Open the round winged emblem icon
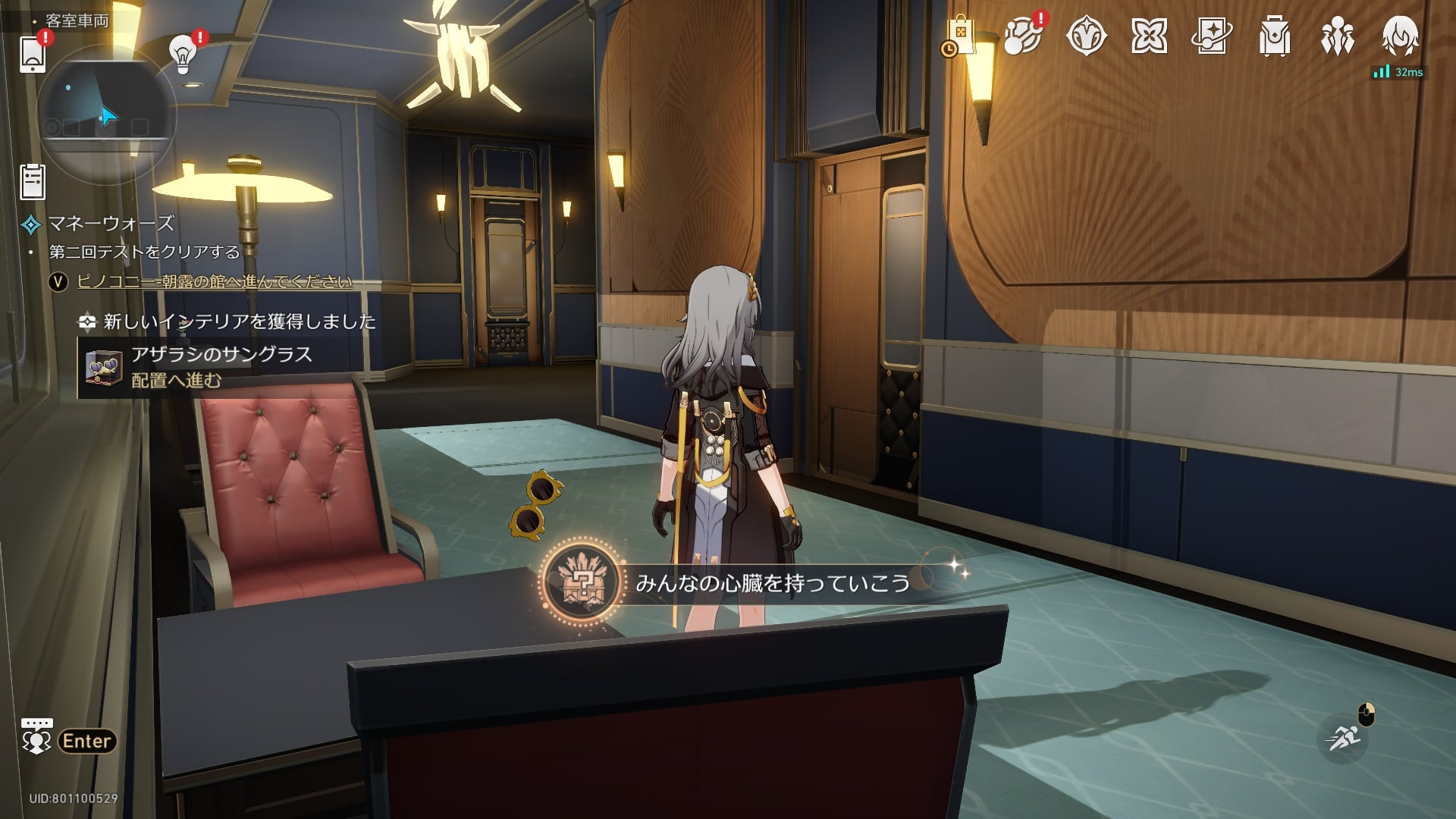The height and width of the screenshot is (819, 1456). click(x=1086, y=36)
